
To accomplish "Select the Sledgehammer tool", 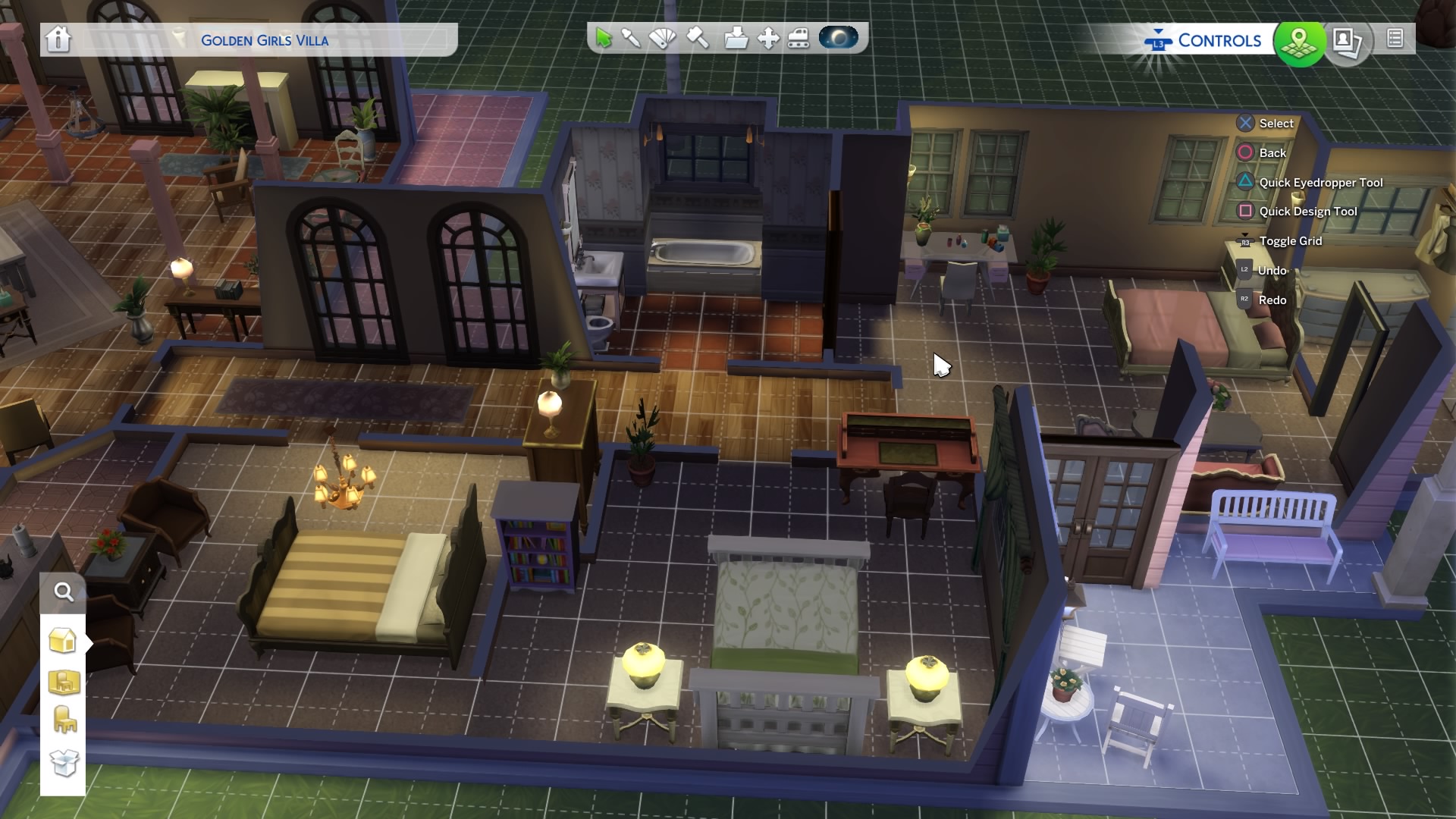I will pyautogui.click(x=698, y=38).
